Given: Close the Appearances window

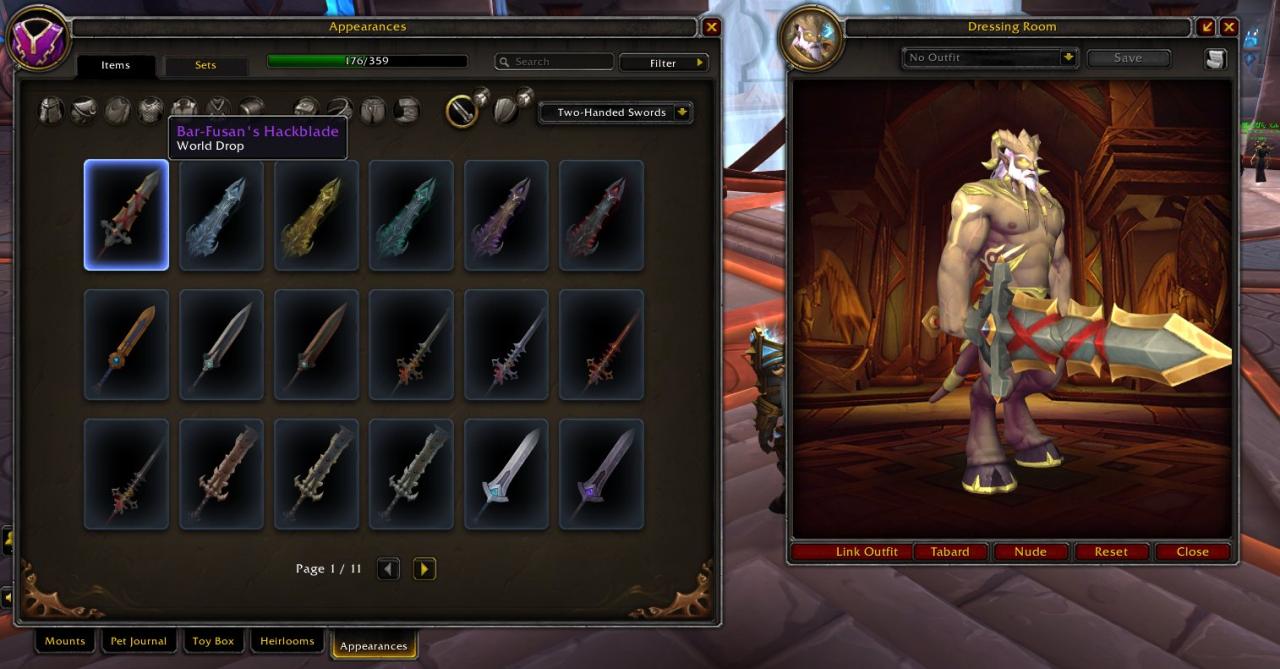Looking at the screenshot, I should tap(711, 28).
